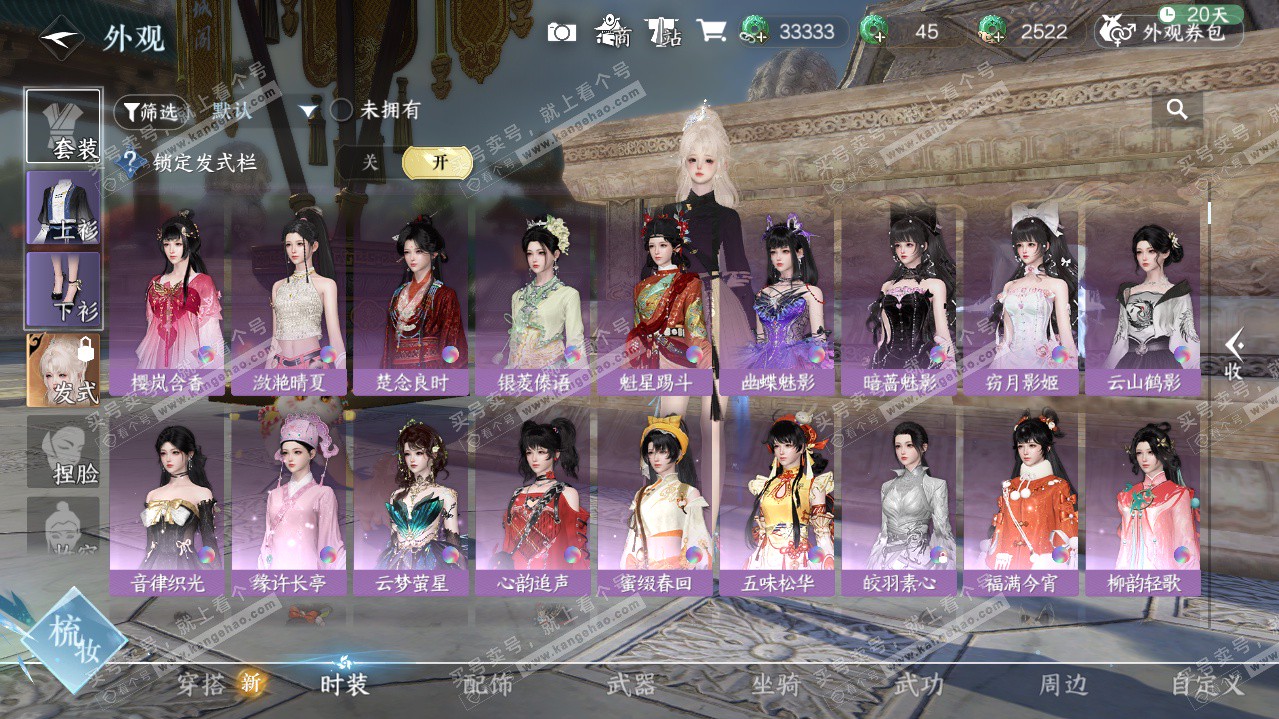Select the 下衫 bottom category

point(63,289)
